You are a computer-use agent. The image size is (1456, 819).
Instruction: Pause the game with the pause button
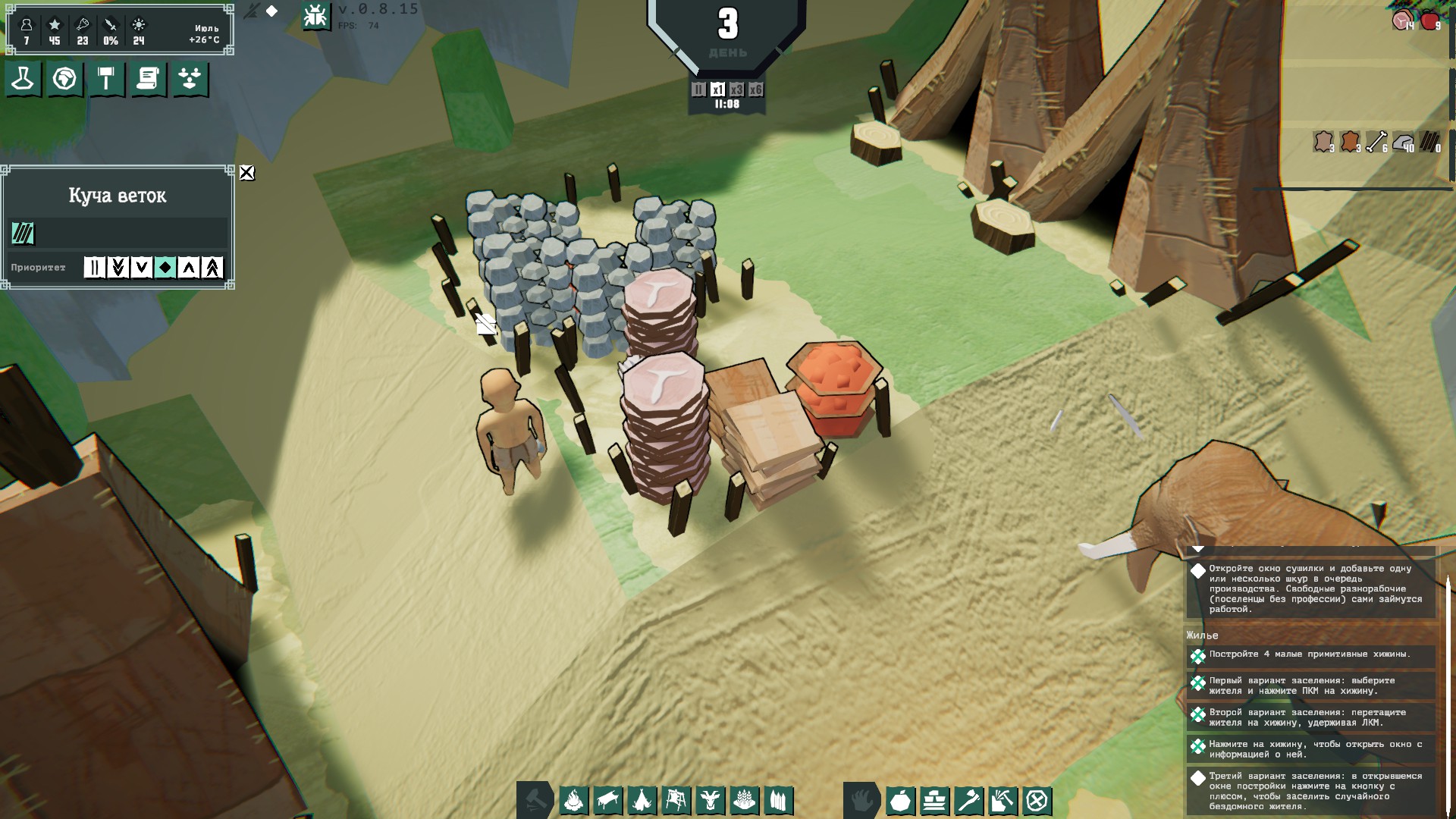pos(698,89)
